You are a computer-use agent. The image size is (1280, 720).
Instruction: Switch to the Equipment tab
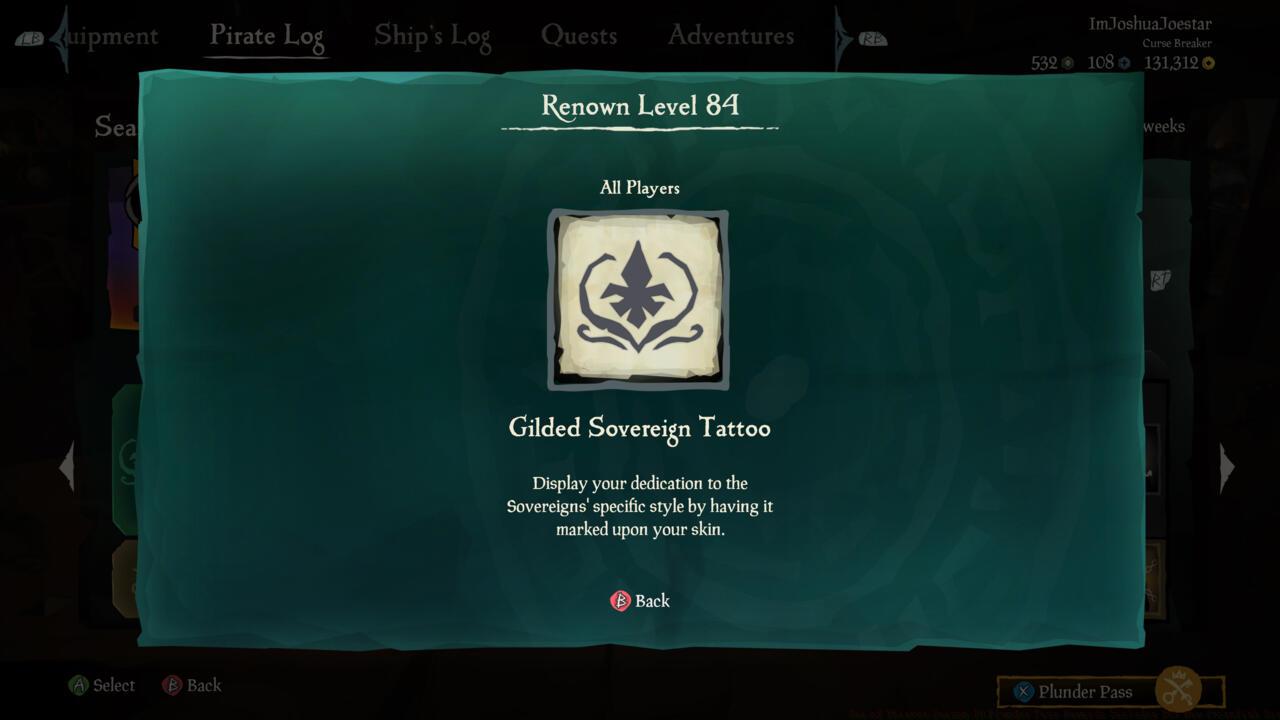tap(110, 35)
